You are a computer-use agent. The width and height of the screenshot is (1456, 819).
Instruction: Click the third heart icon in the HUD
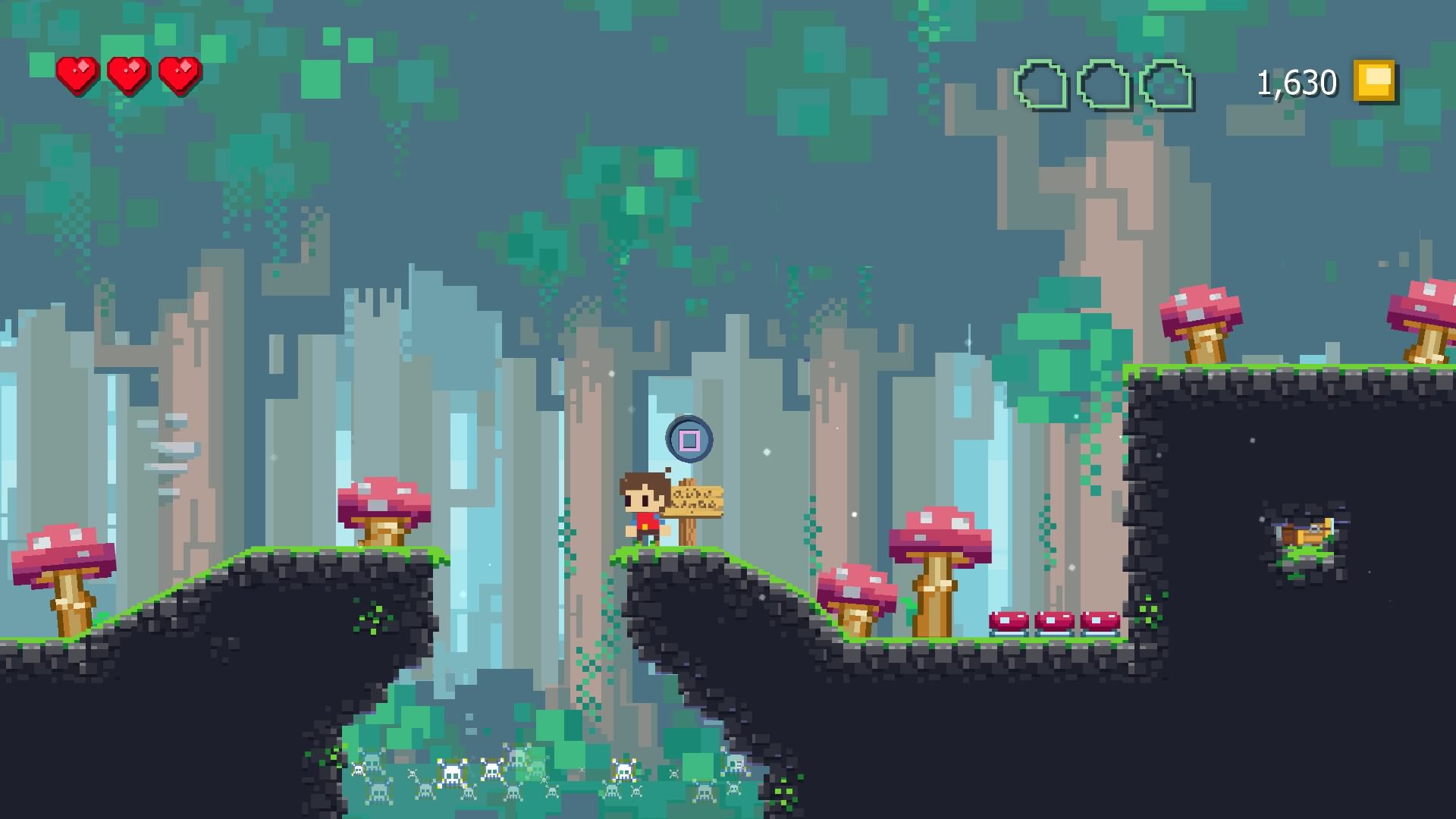[180, 74]
